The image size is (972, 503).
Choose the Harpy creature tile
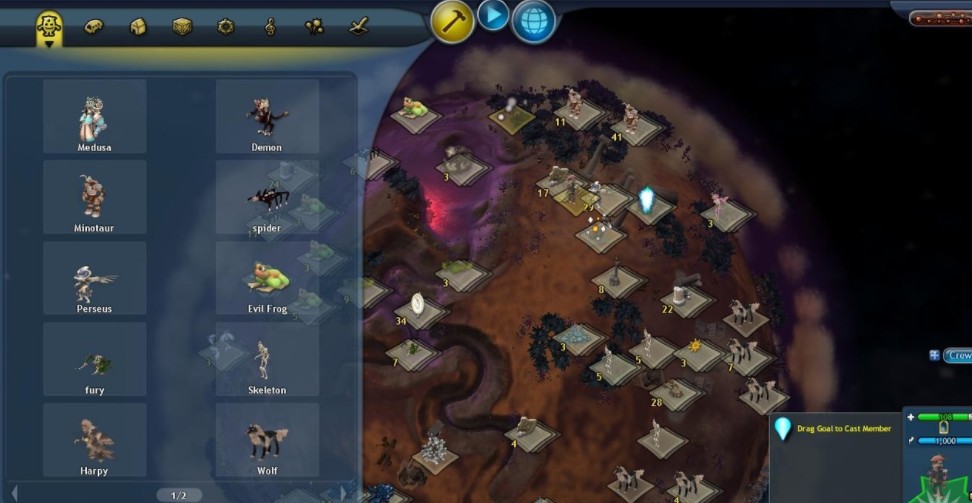(94, 440)
